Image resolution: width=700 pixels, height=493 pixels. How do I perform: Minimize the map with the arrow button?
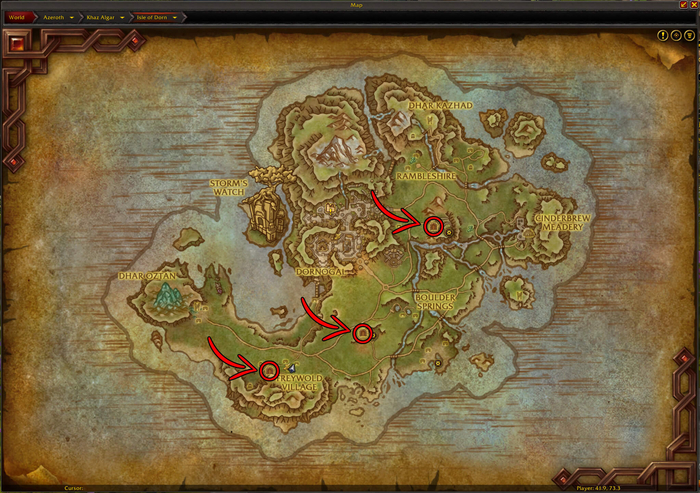(682, 5)
